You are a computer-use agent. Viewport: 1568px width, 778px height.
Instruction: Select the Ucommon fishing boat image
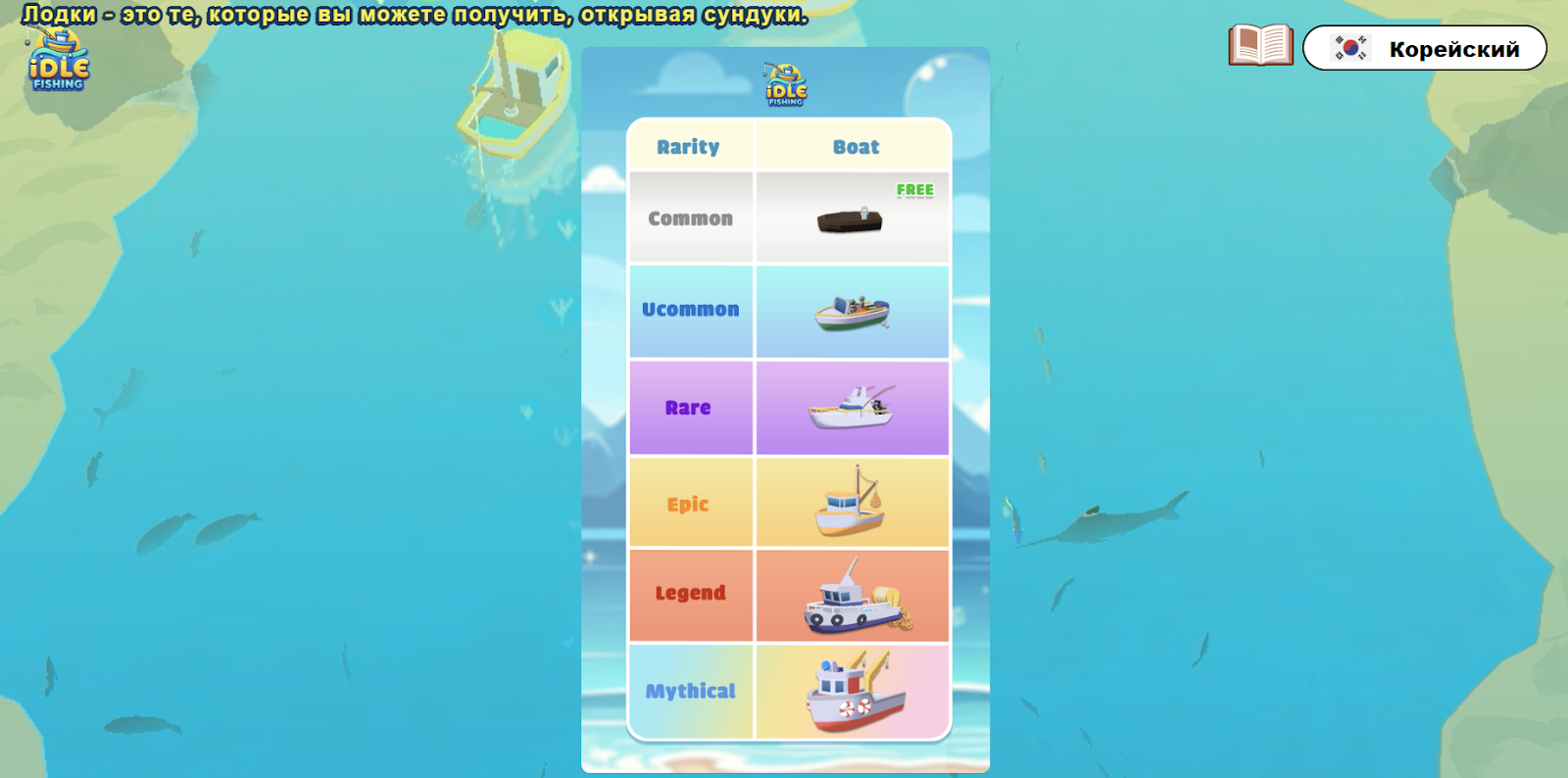tap(853, 312)
